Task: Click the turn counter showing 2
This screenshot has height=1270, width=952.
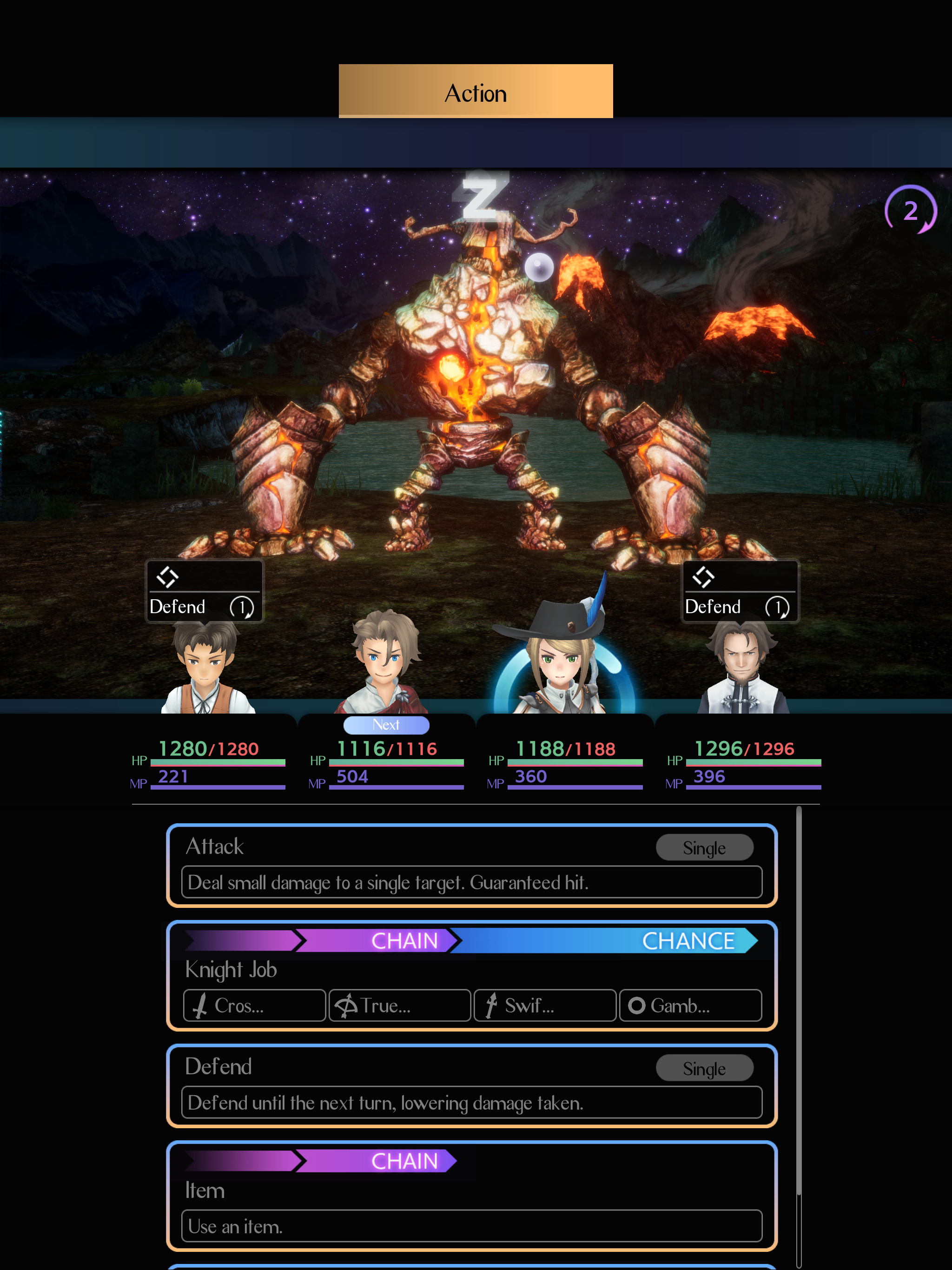Action: 910,210
